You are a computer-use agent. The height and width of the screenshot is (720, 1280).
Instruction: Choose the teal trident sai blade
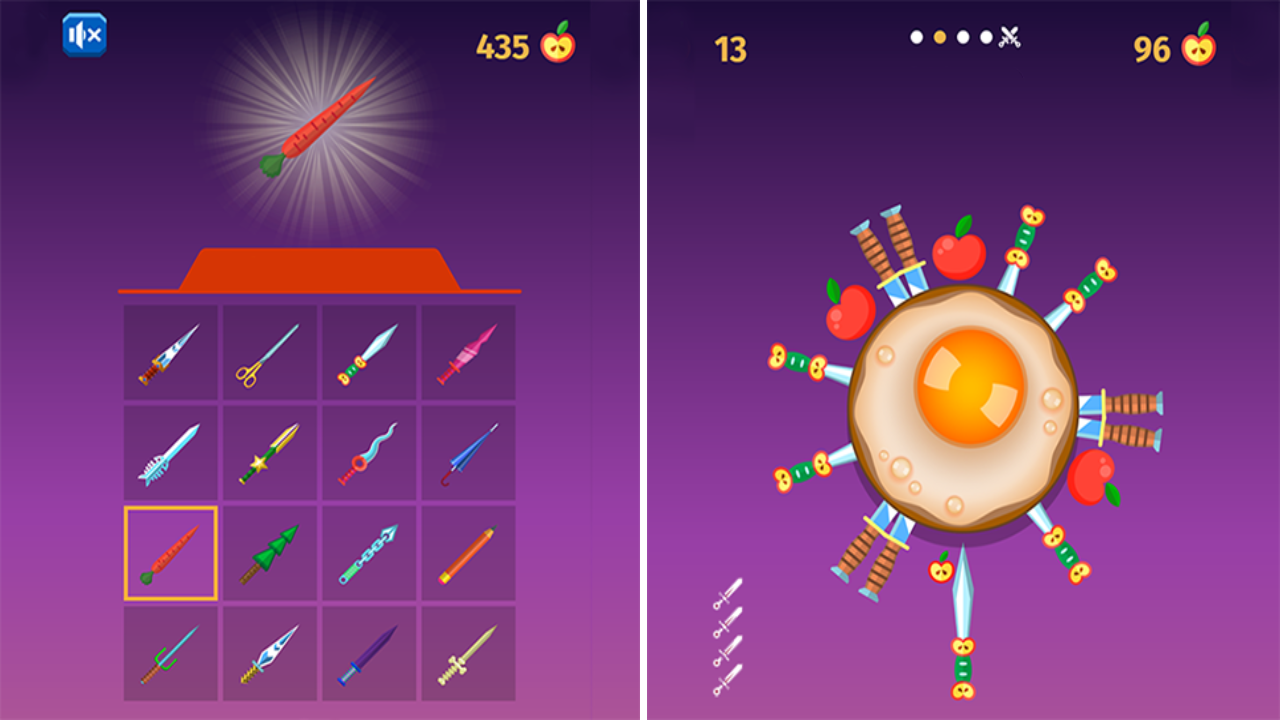click(168, 652)
